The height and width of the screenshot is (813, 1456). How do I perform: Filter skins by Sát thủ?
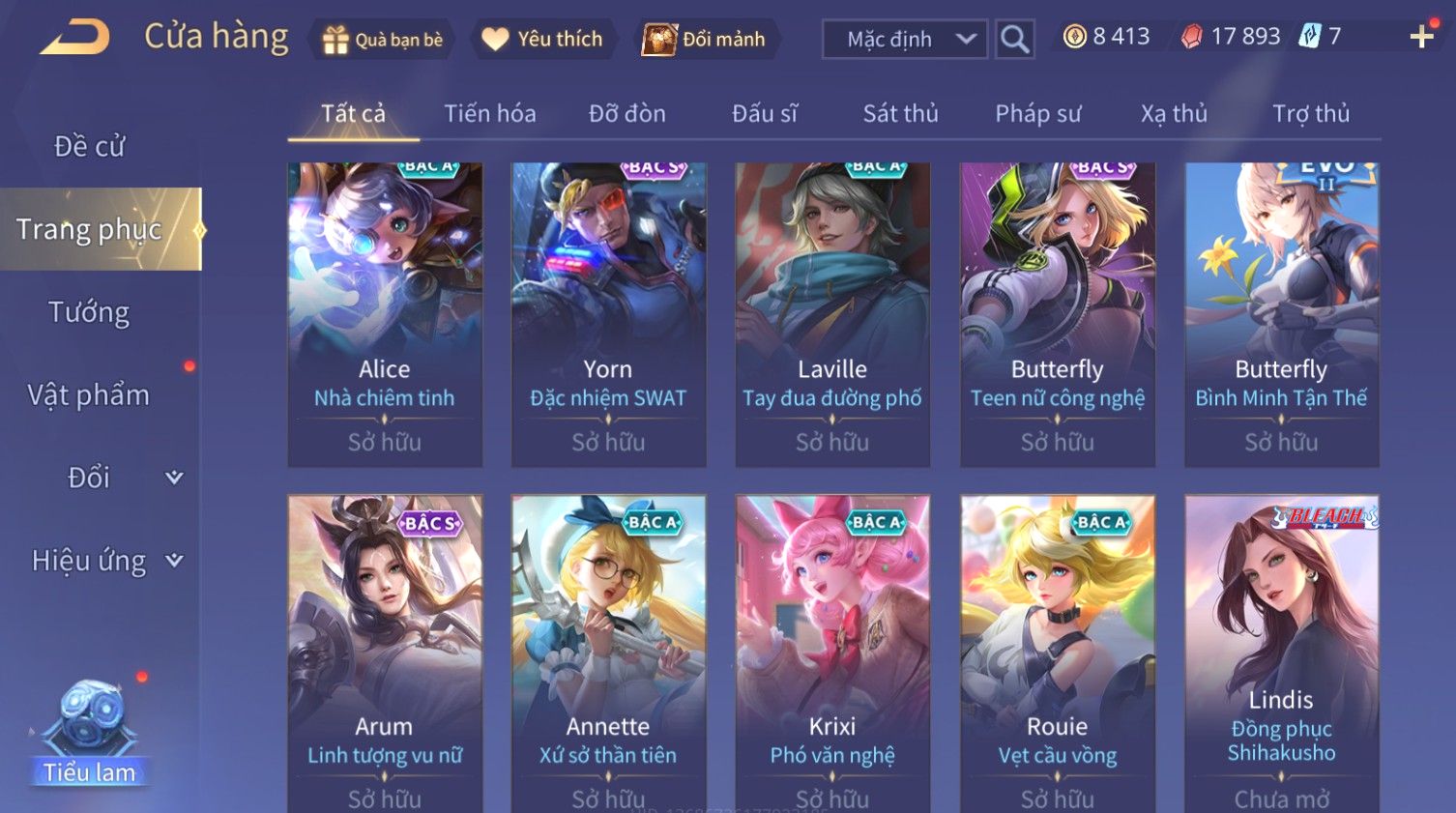click(900, 114)
